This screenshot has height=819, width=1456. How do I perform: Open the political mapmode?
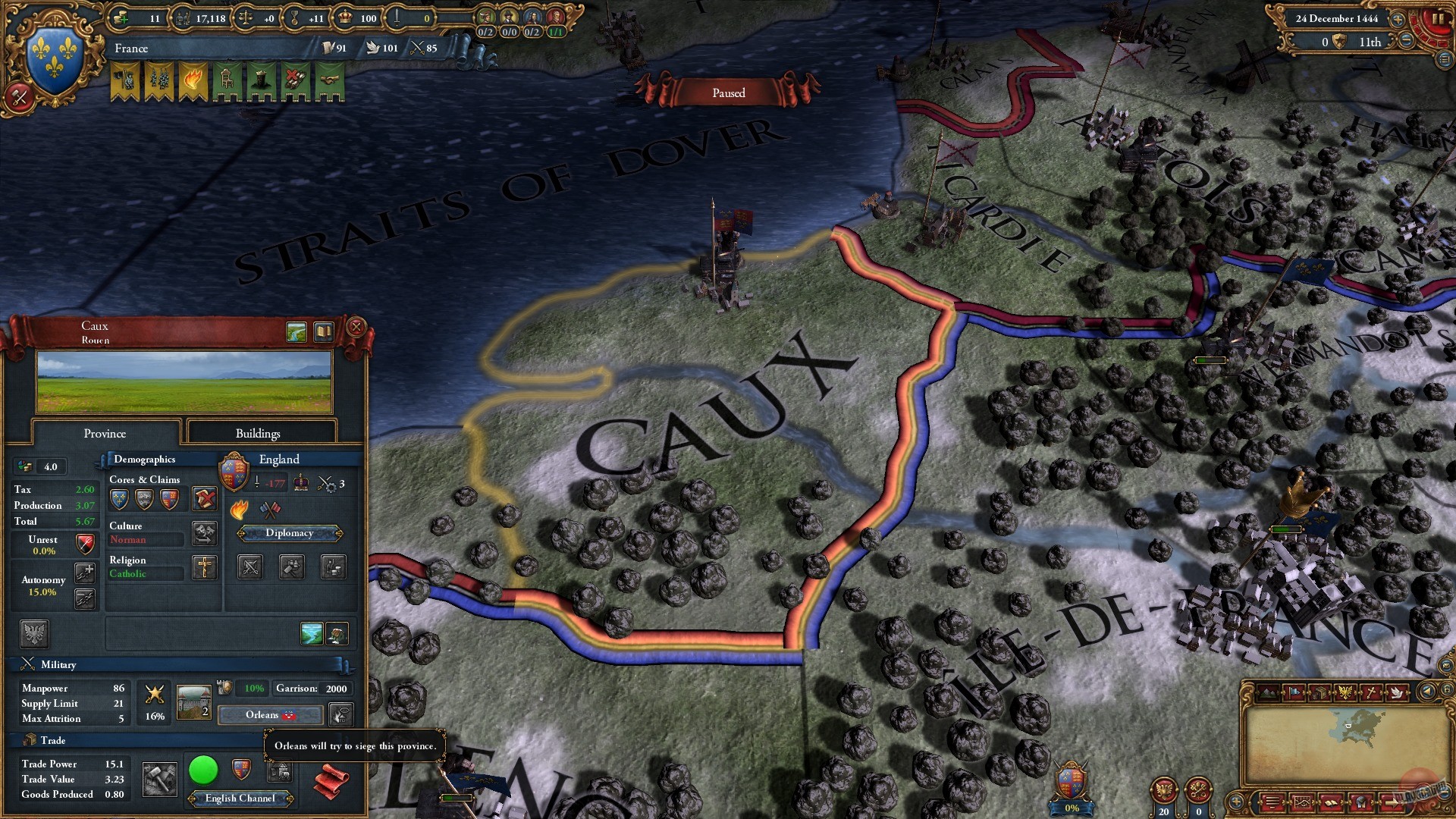(x=1294, y=692)
